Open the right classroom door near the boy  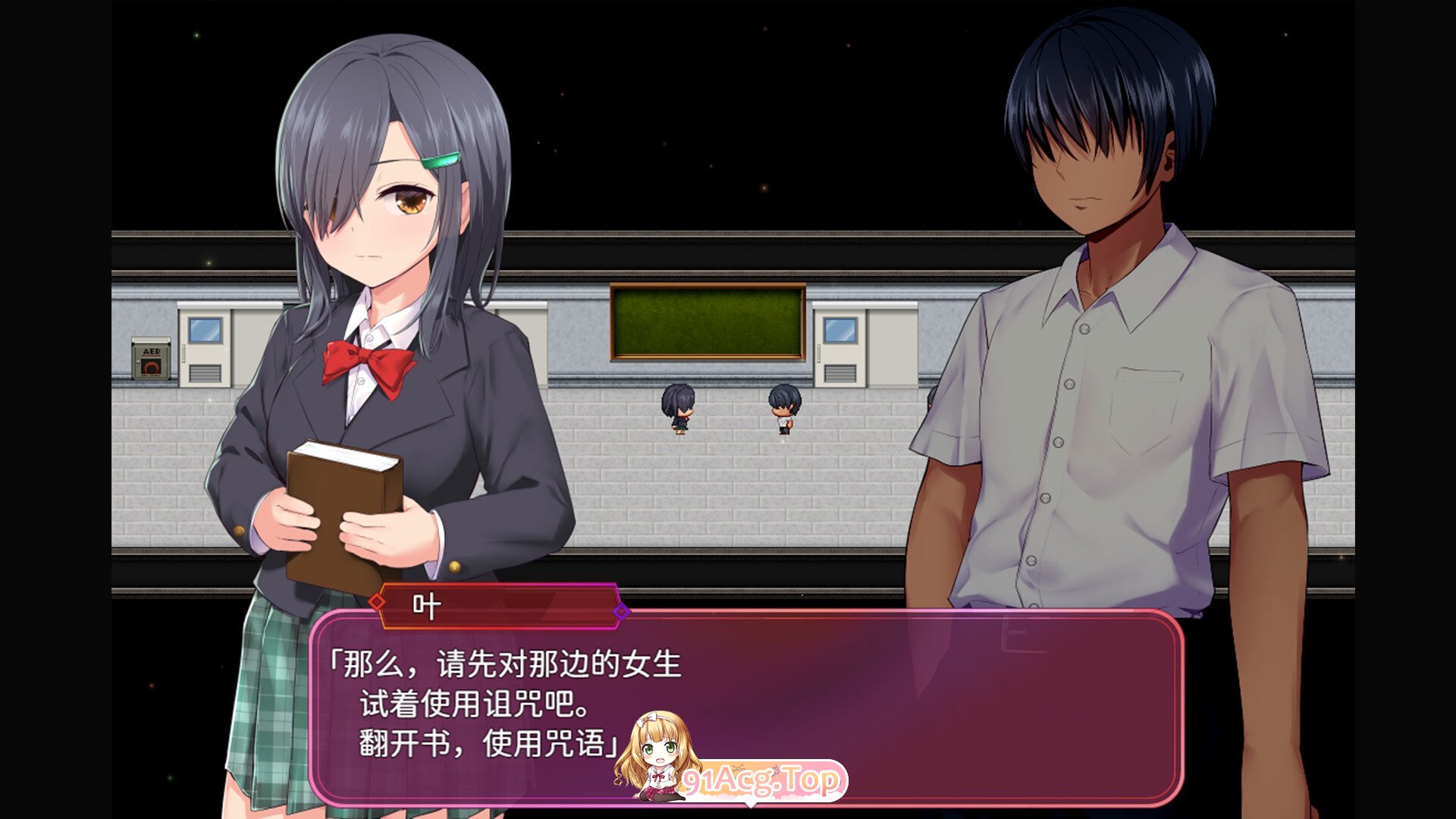tap(840, 349)
